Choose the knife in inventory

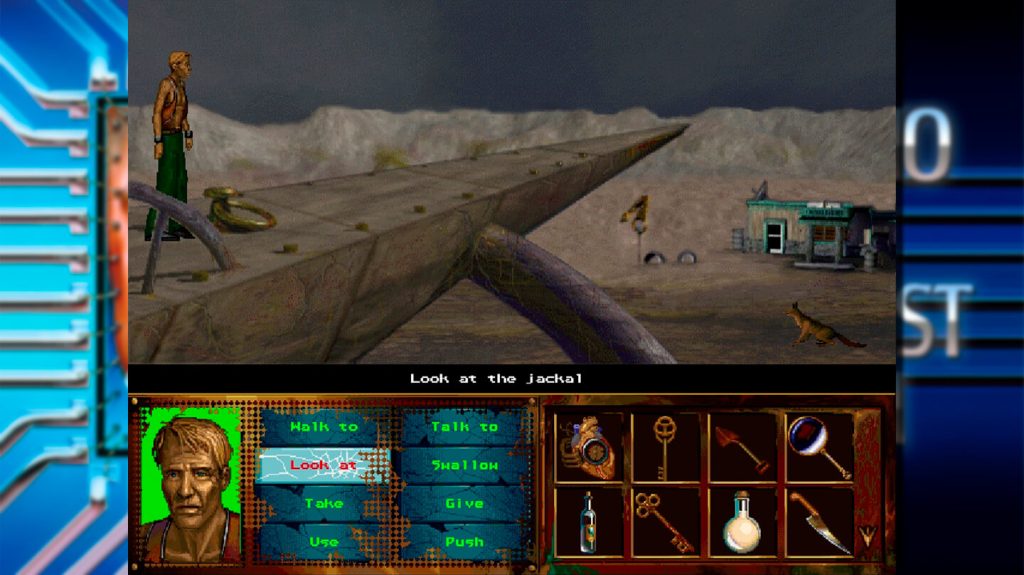[819, 521]
